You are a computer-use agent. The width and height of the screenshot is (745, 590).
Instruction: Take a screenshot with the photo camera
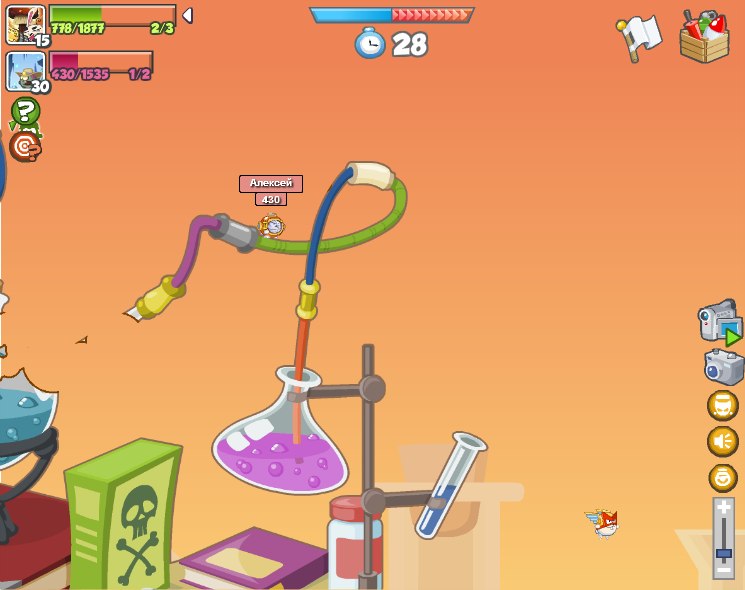pyautogui.click(x=723, y=367)
